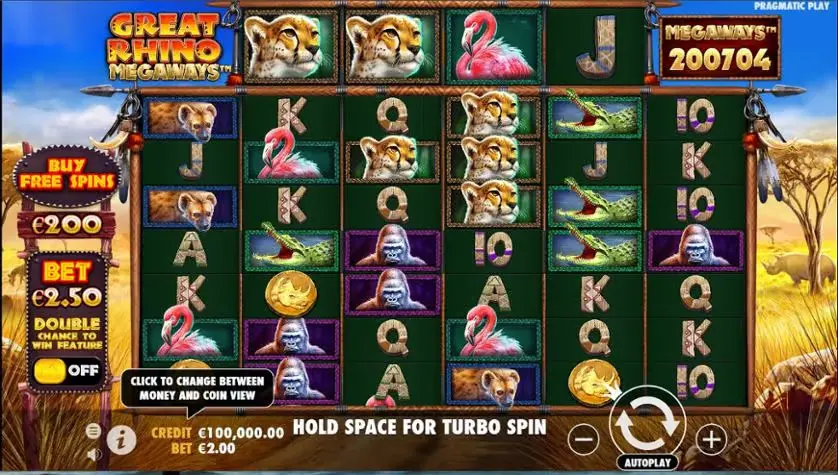Decrease the bet with the minus button
This screenshot has height=475, width=838.
(x=585, y=438)
